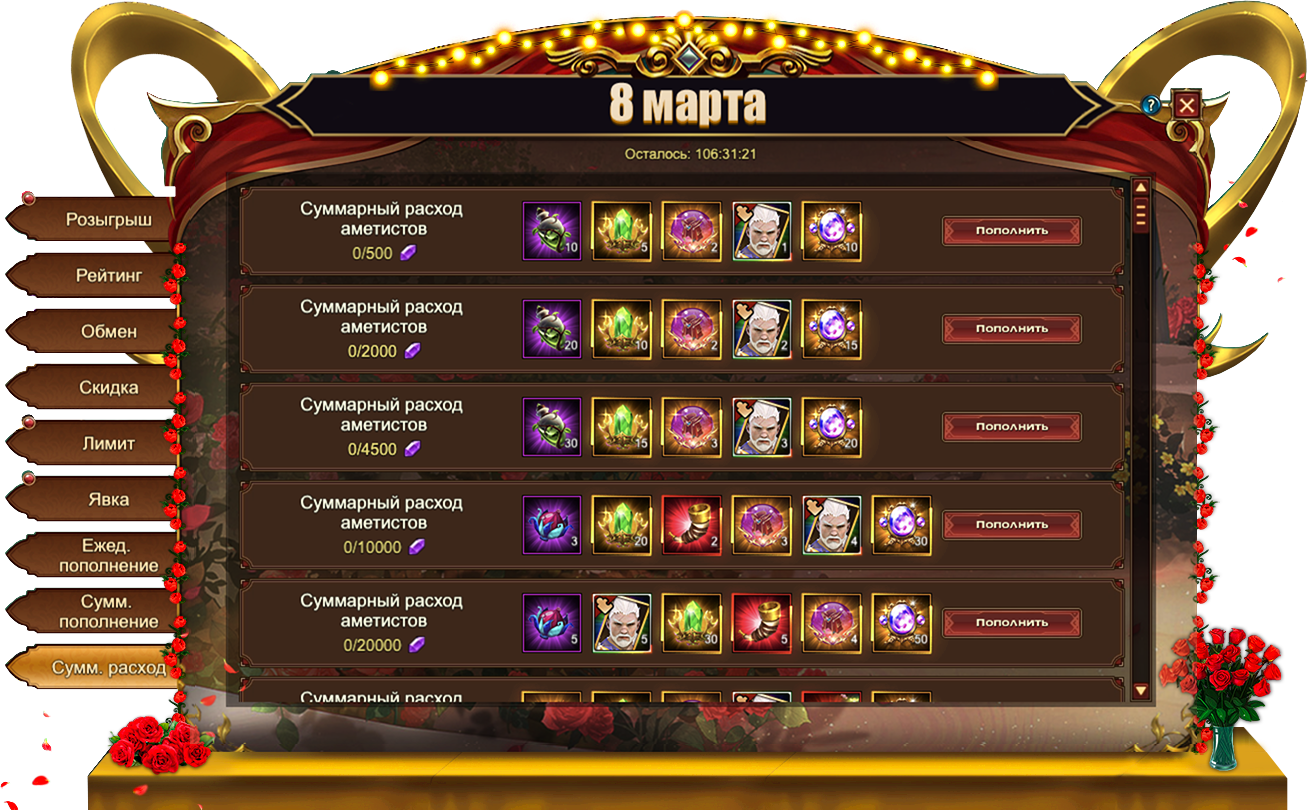Switch to the Розыгрыш tab
Viewport: 1308px width, 810px height.
pyautogui.click(x=108, y=220)
